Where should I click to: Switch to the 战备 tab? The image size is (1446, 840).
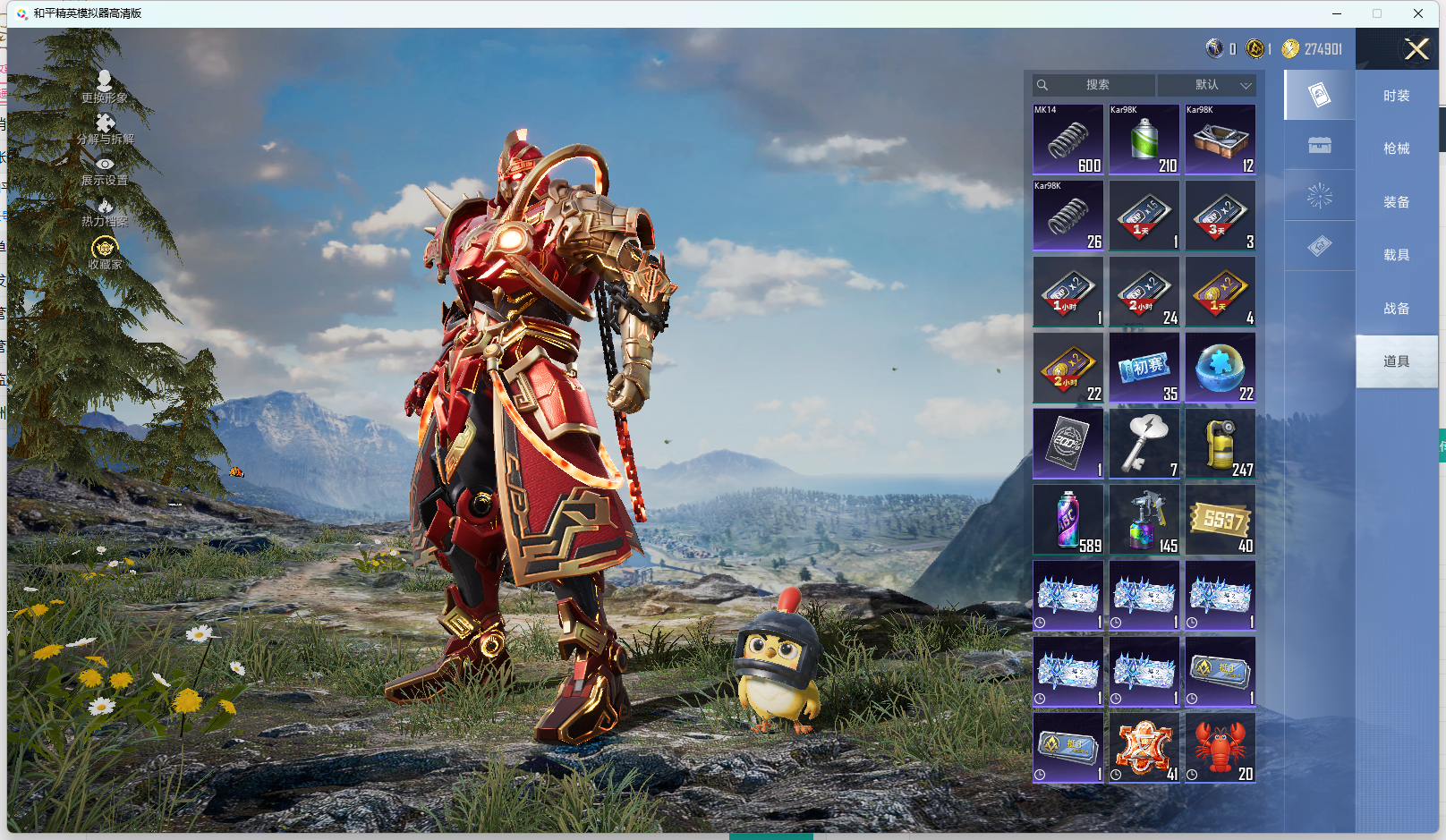[1396, 309]
